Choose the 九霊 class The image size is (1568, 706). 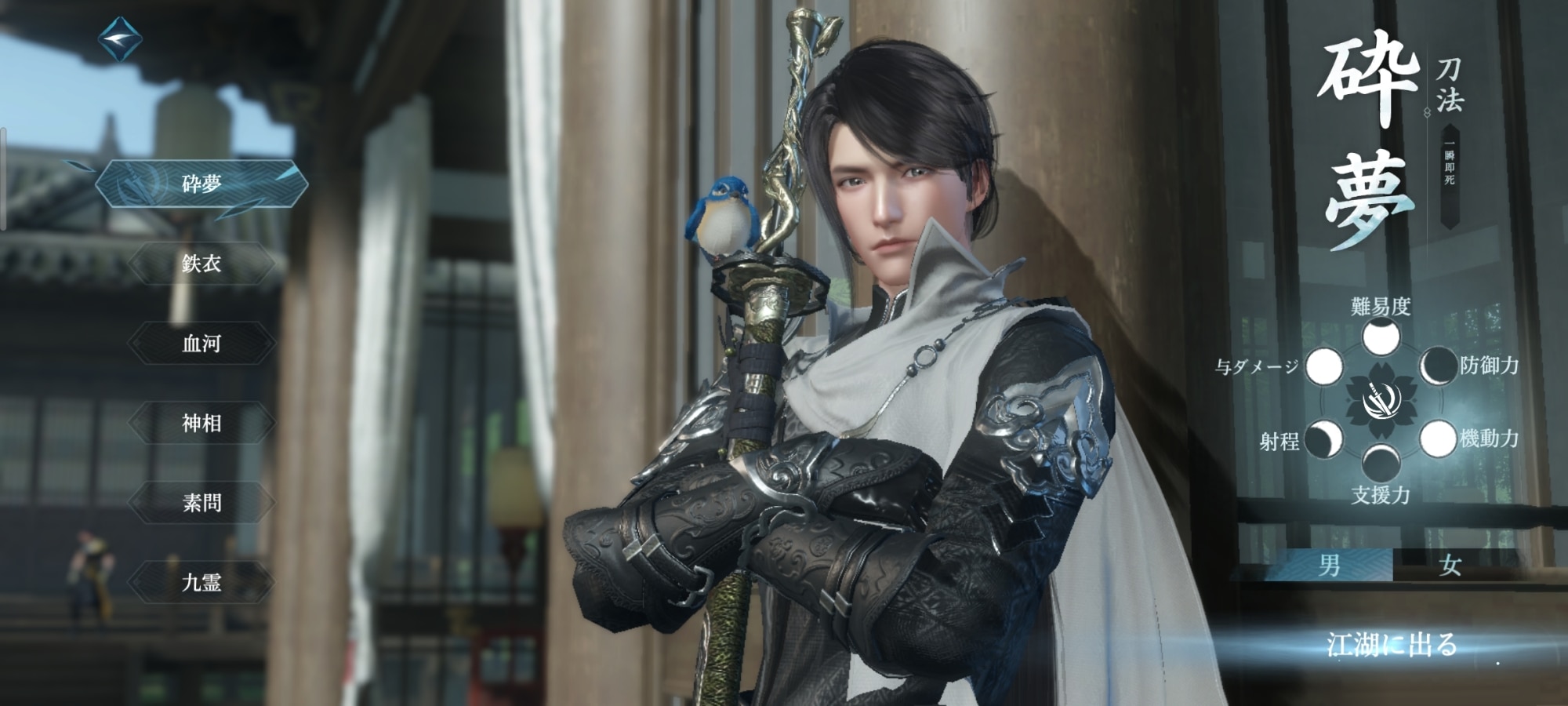[201, 583]
